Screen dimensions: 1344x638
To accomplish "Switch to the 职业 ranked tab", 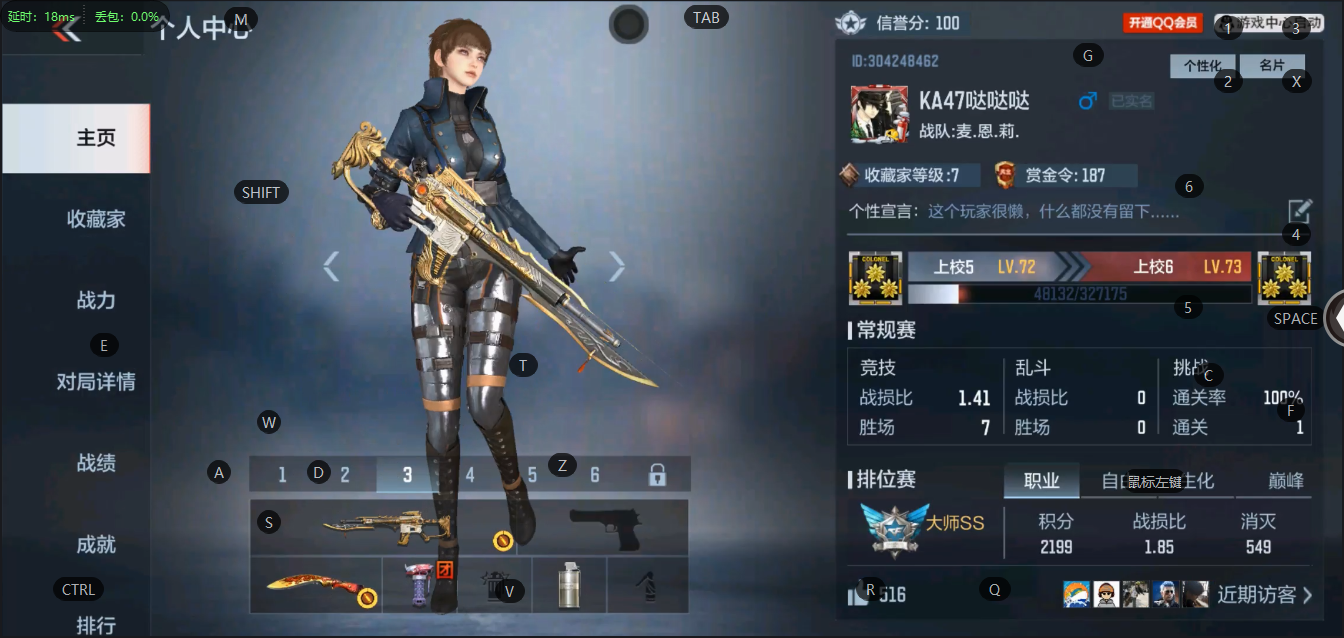I will click(1041, 481).
